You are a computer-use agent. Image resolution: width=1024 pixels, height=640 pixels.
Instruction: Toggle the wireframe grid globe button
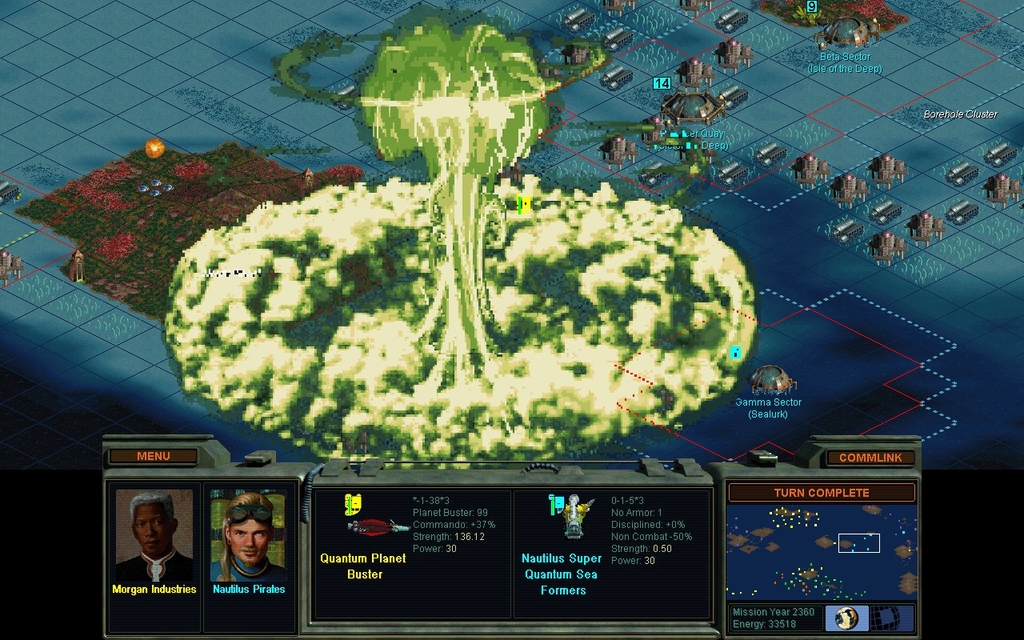[887, 618]
